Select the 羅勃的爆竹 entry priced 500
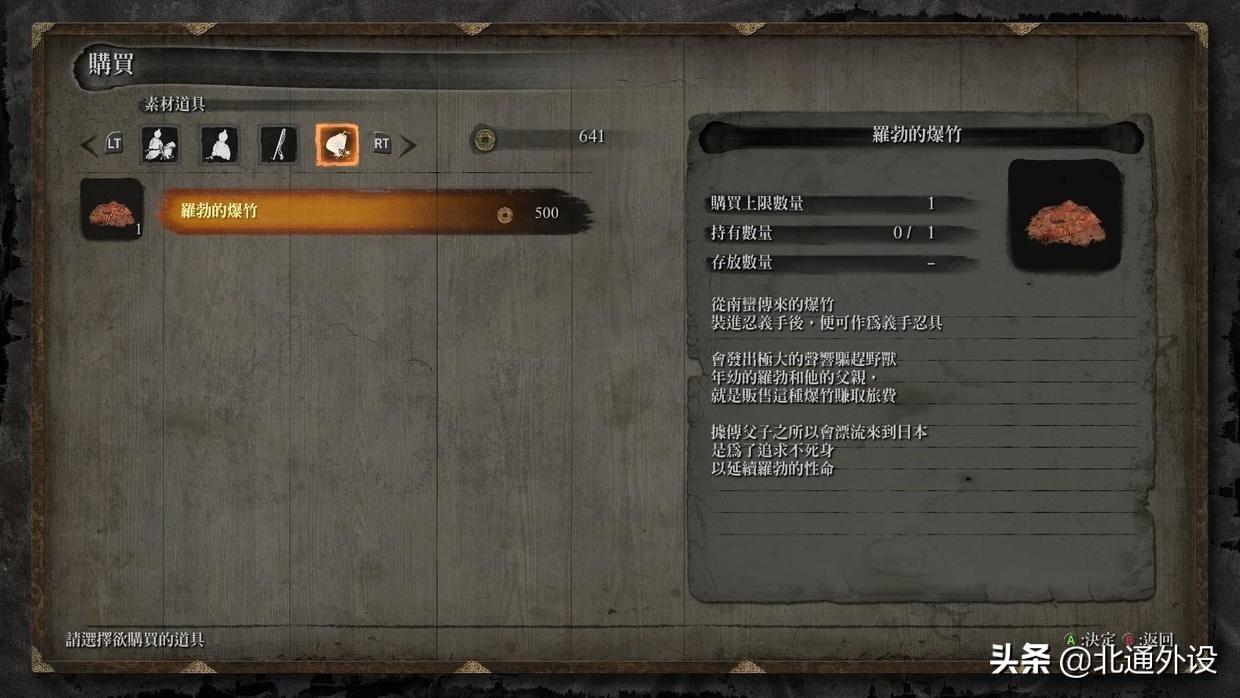1240x698 pixels. [370, 212]
